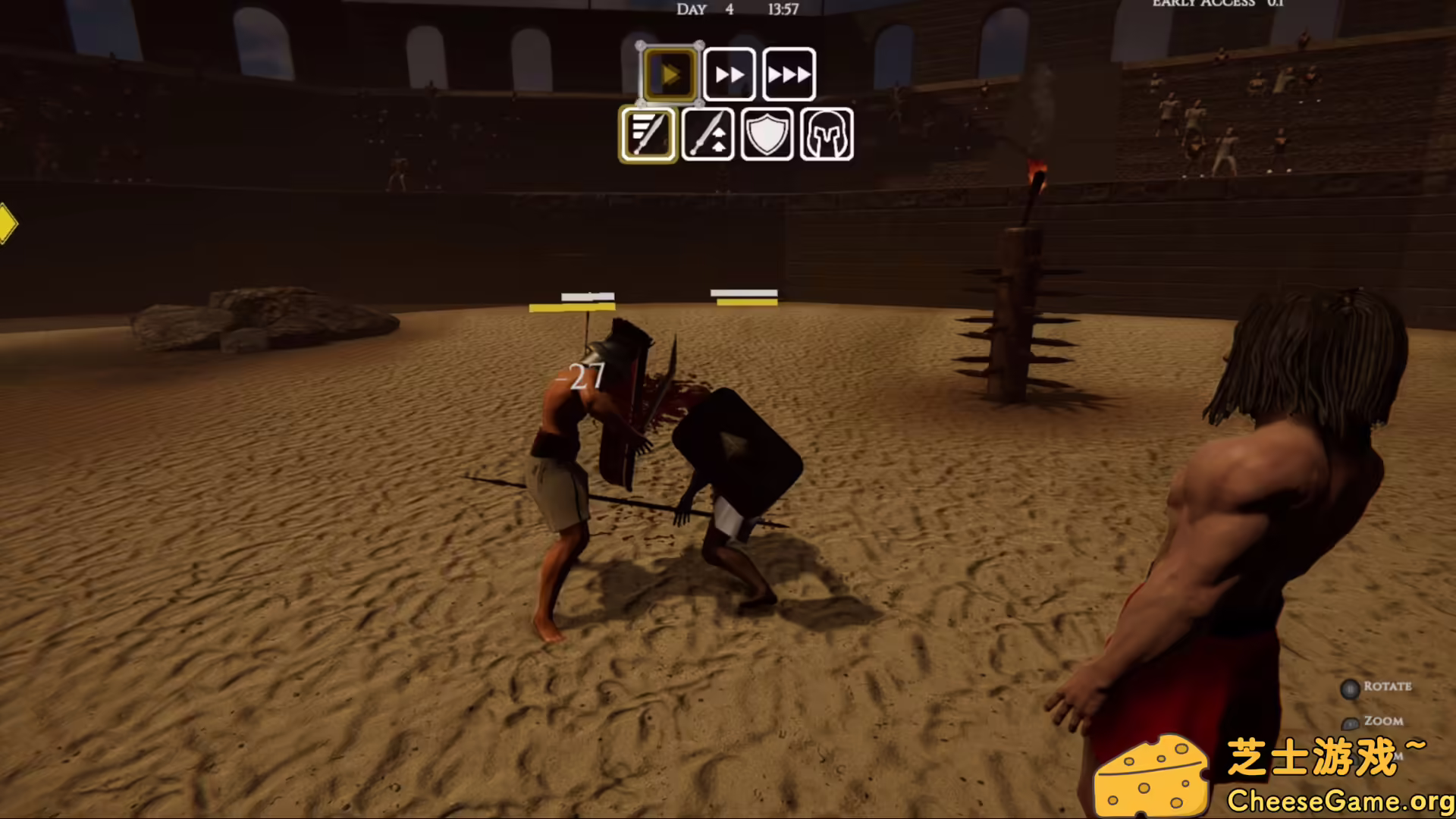Choose the sword with upward arrows attack icon
The image size is (1456, 819).
point(707,136)
